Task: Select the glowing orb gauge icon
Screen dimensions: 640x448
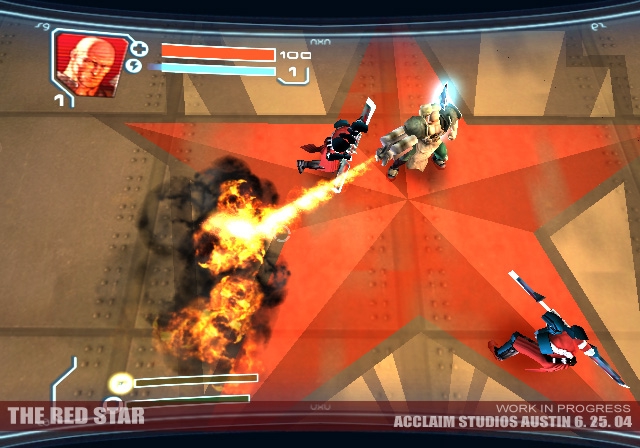Action: coord(120,382)
